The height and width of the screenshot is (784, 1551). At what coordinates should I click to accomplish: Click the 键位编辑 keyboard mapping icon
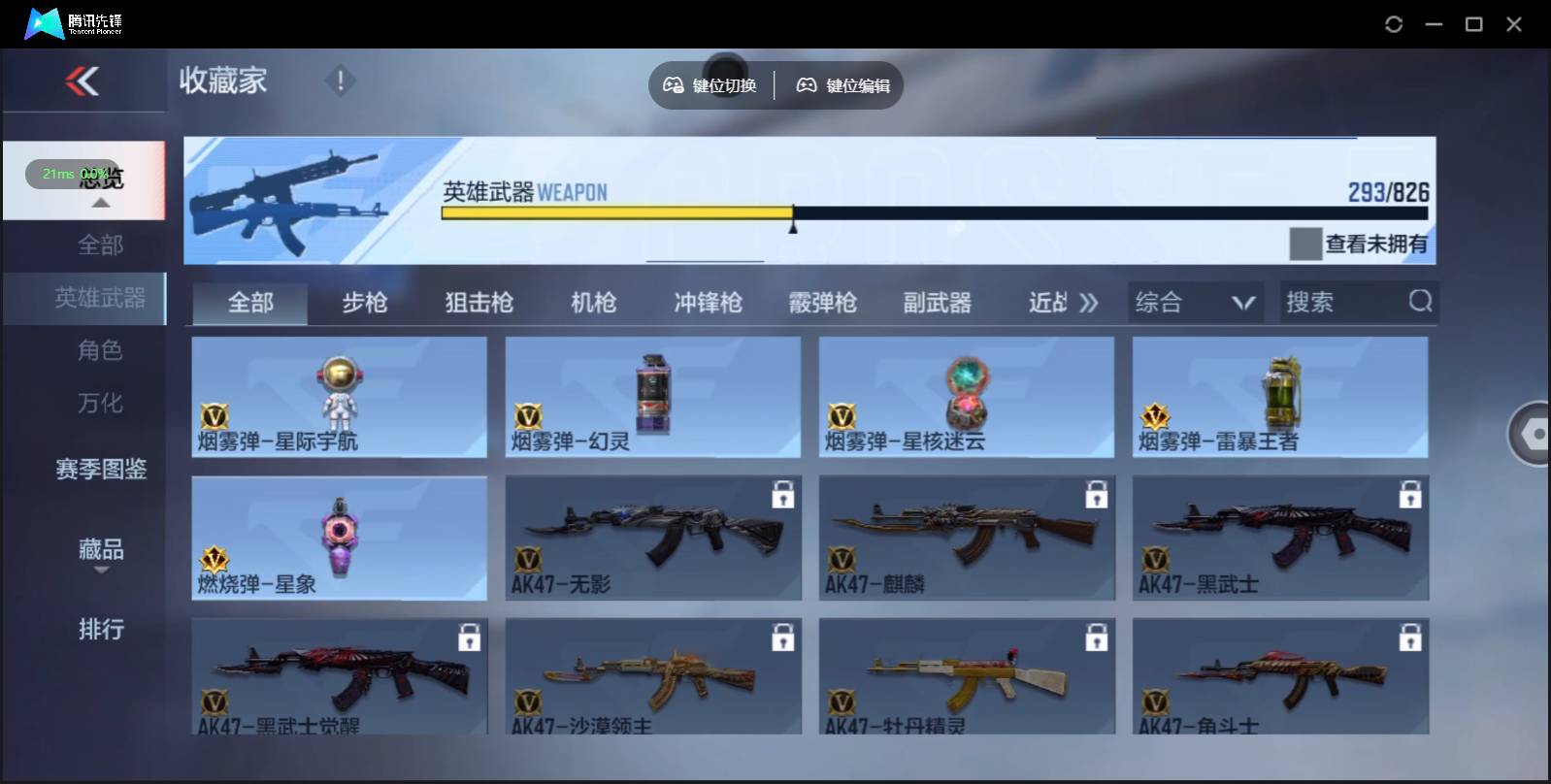[841, 84]
